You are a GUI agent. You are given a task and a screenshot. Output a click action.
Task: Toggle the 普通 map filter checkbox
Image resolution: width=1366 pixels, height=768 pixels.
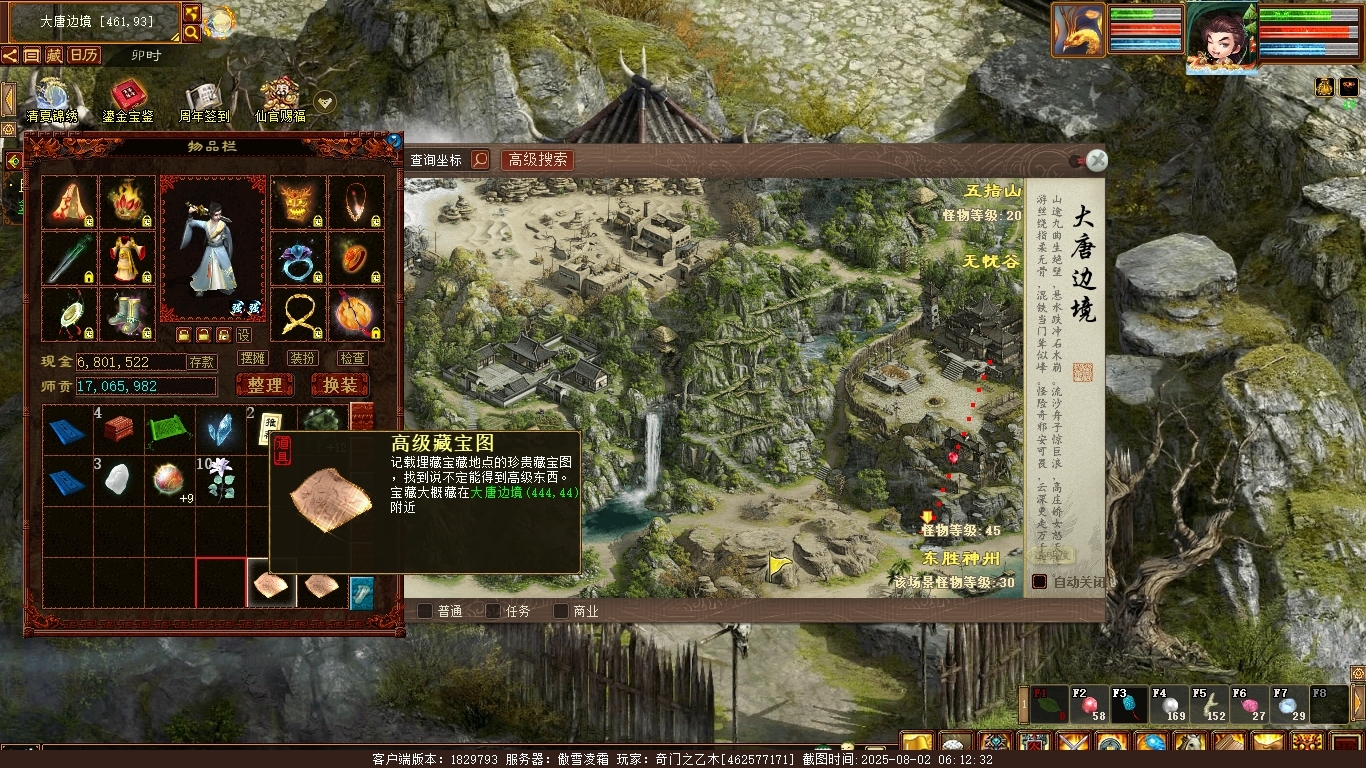(425, 611)
